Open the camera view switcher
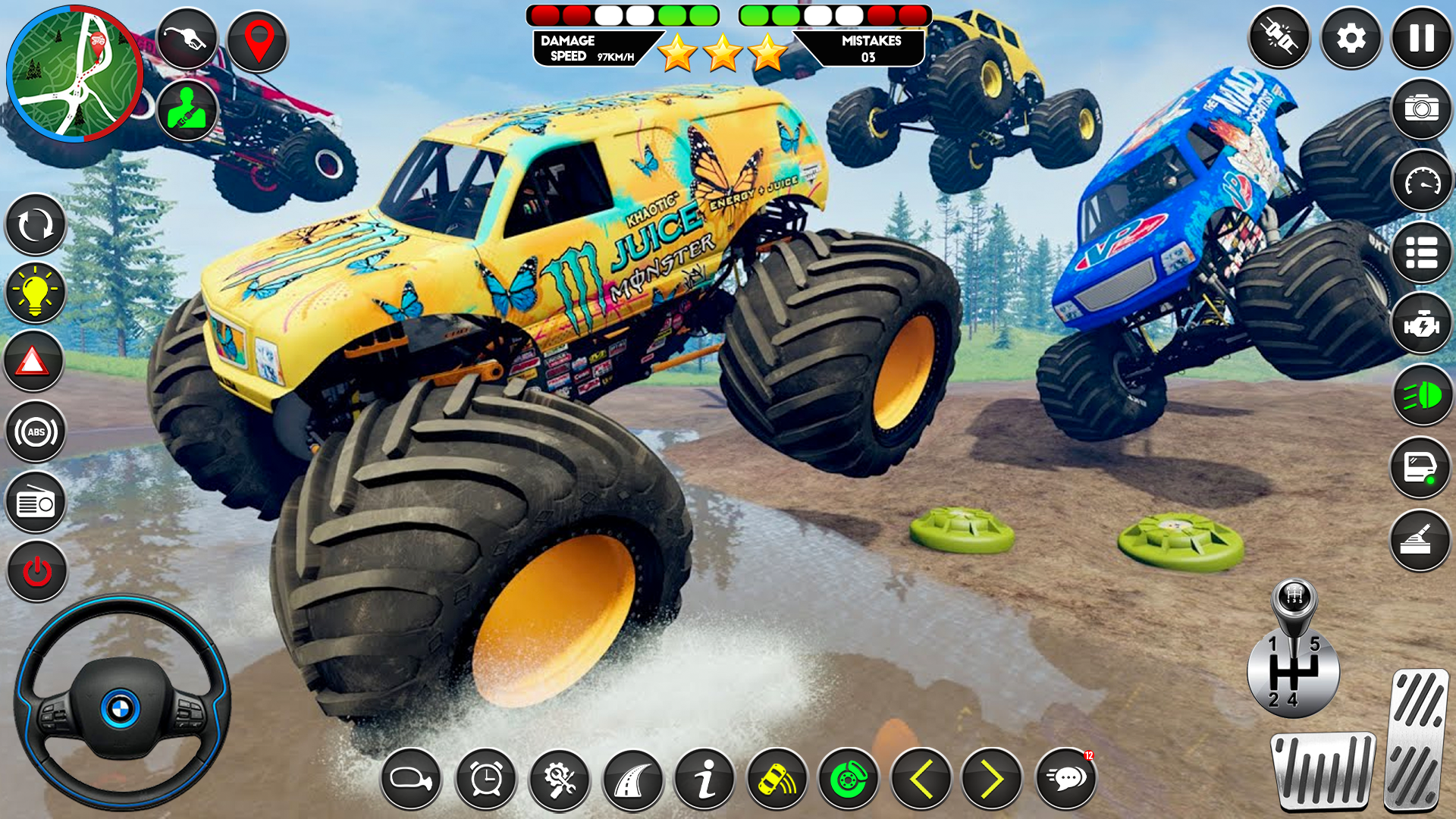This screenshot has height=819, width=1456. point(1421,106)
